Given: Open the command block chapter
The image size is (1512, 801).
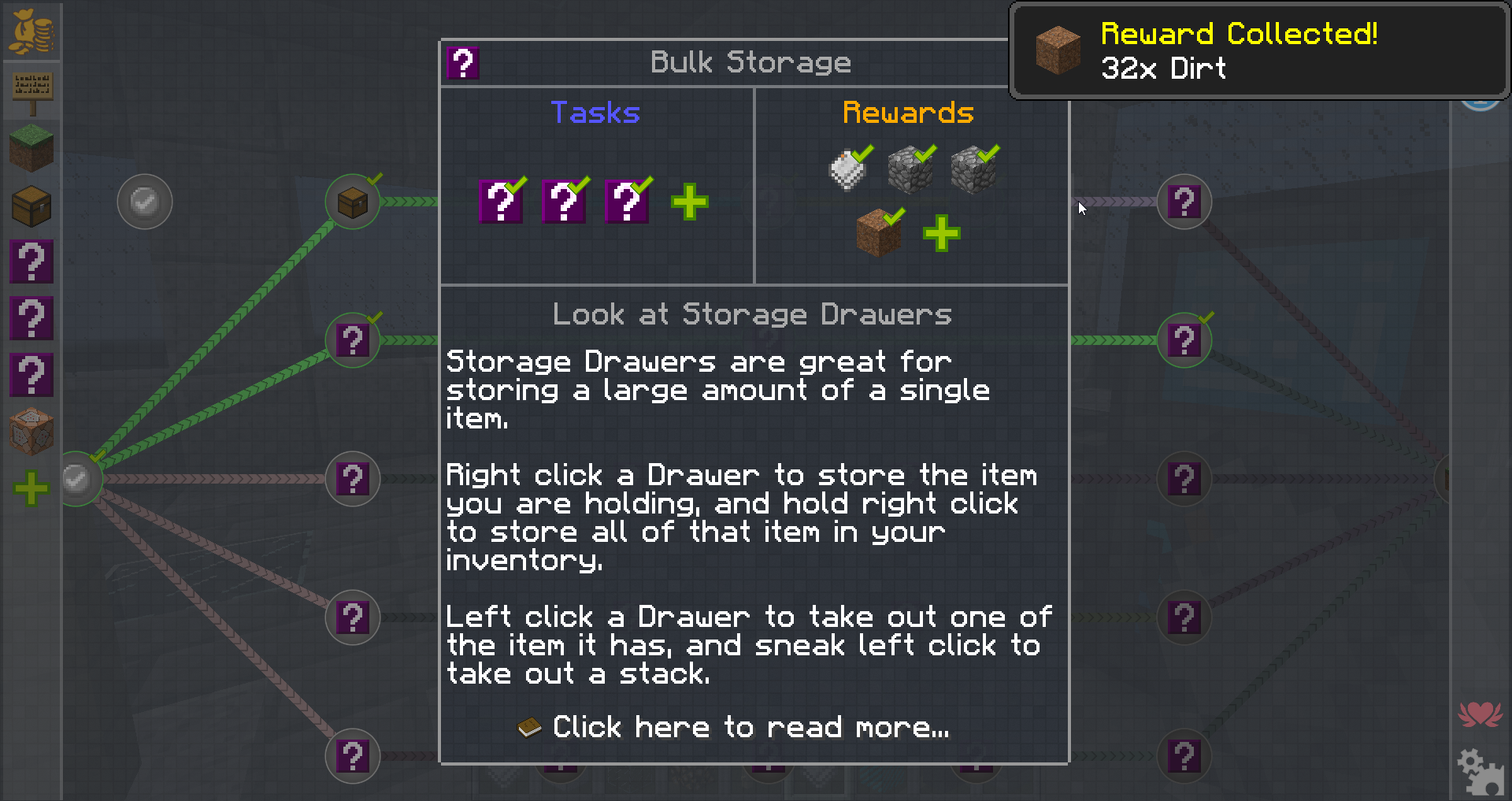Looking at the screenshot, I should (x=31, y=431).
